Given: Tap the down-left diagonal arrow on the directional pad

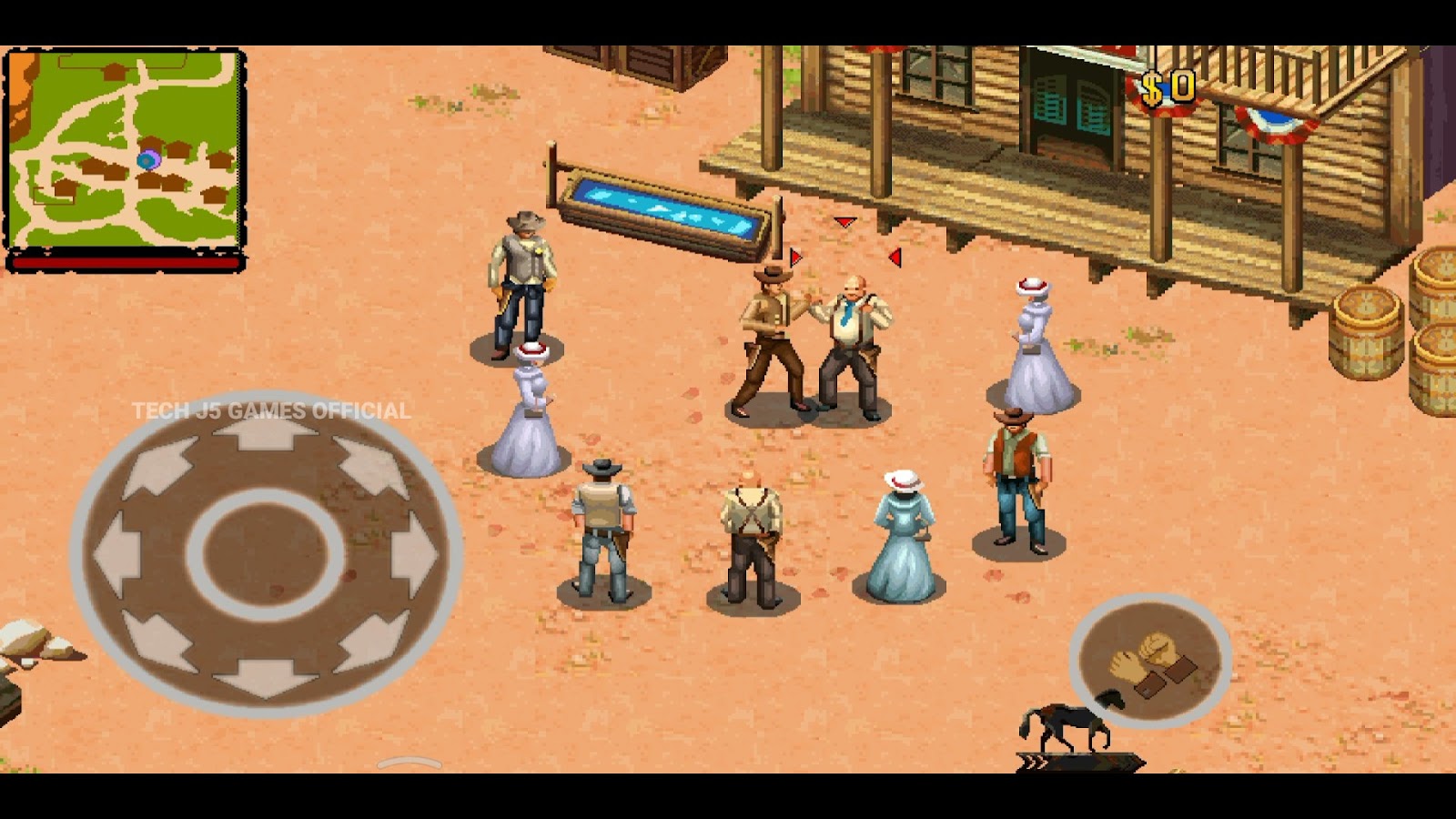Looking at the screenshot, I should 158,640.
